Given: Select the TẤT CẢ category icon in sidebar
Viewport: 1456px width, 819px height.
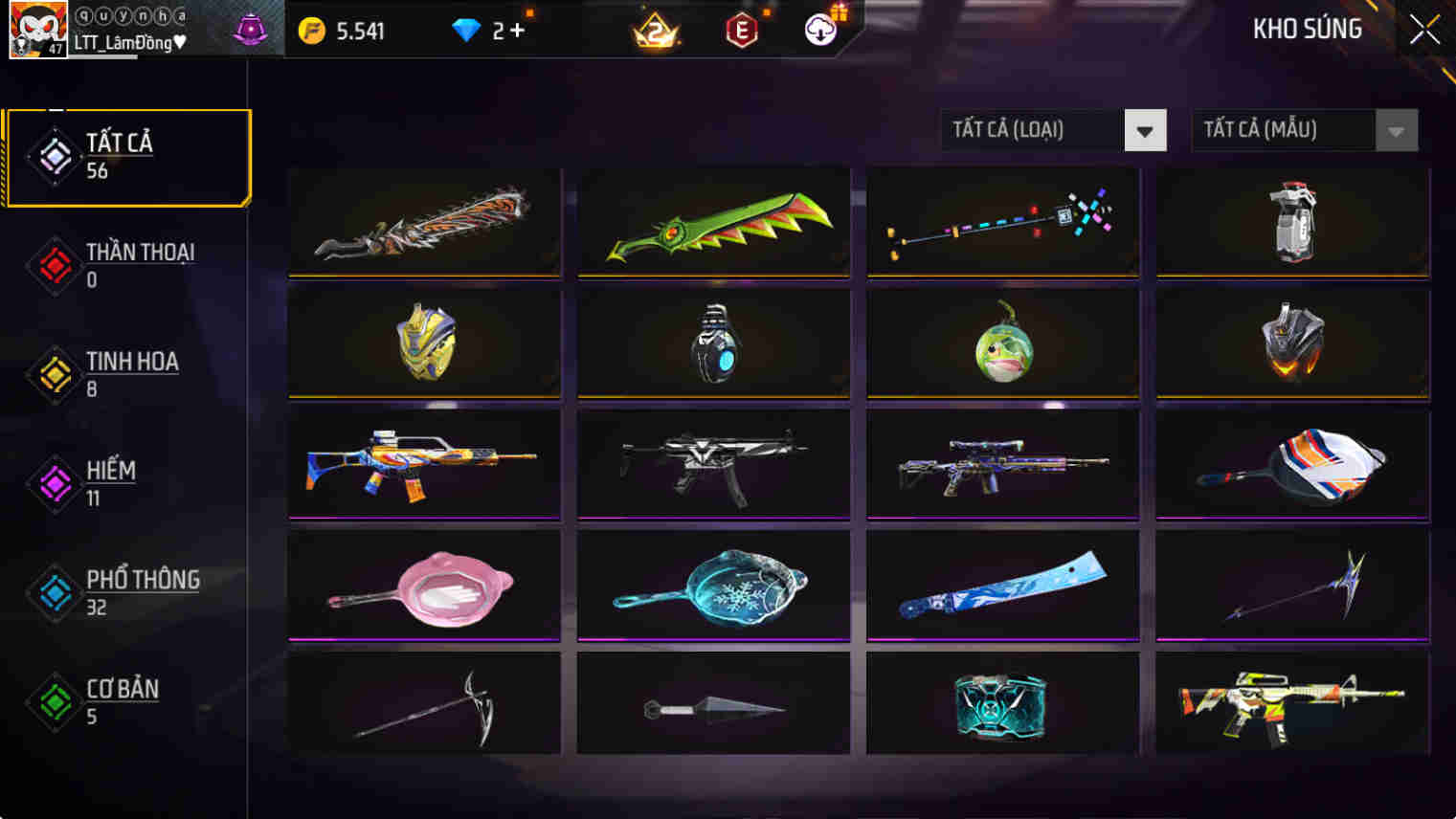Looking at the screenshot, I should (x=55, y=154).
